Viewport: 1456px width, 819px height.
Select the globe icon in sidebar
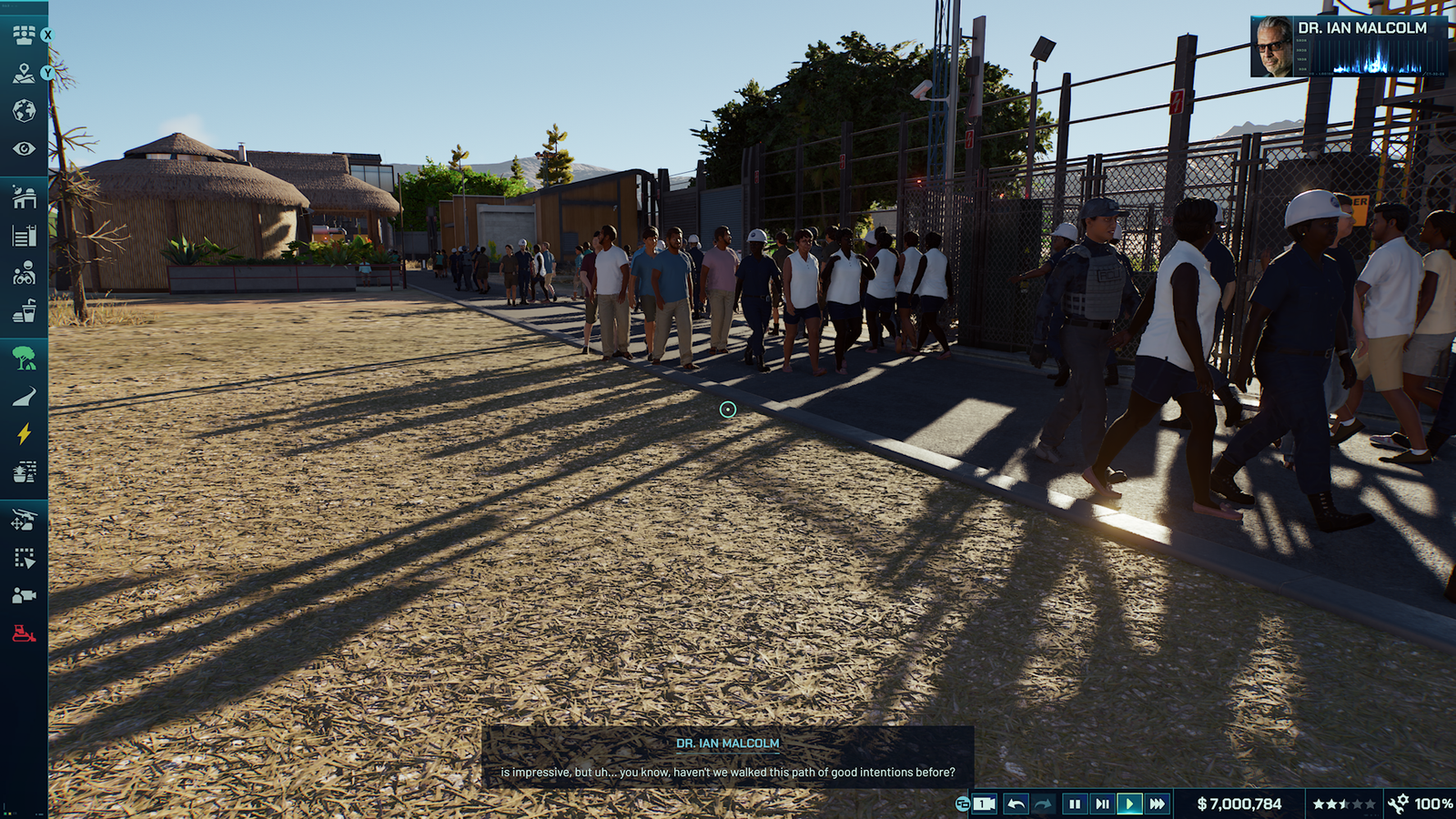pyautogui.click(x=24, y=111)
